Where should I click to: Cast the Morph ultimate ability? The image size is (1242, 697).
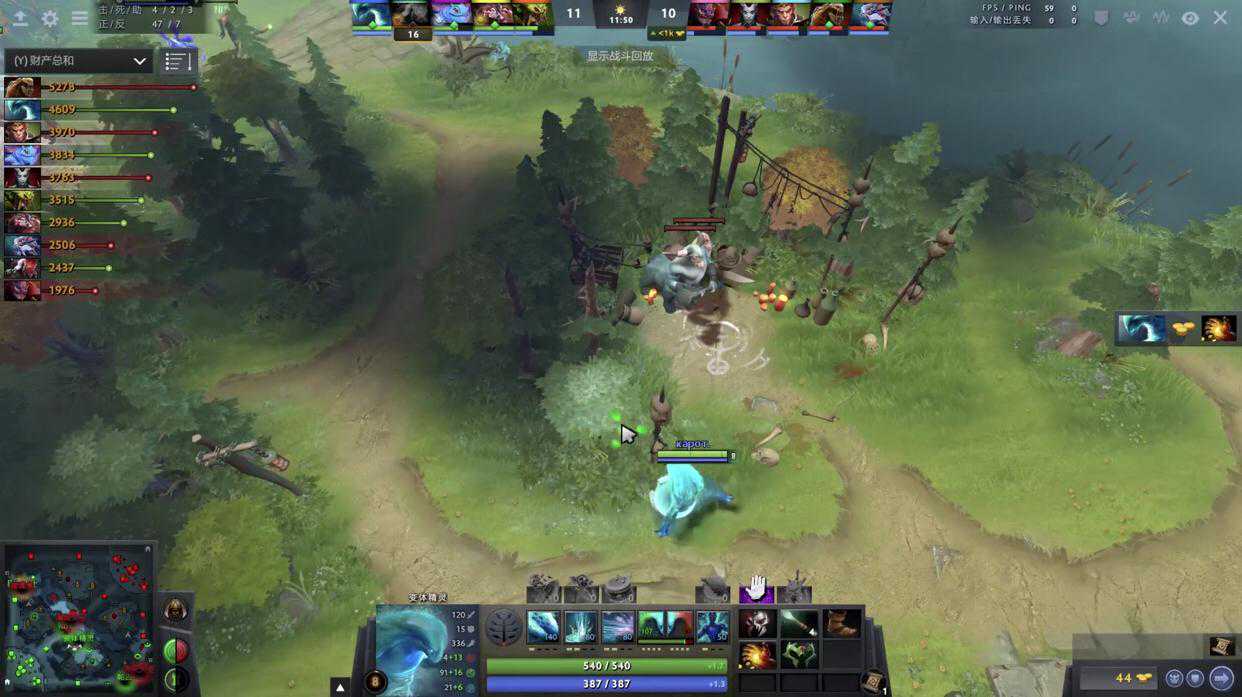click(x=712, y=627)
